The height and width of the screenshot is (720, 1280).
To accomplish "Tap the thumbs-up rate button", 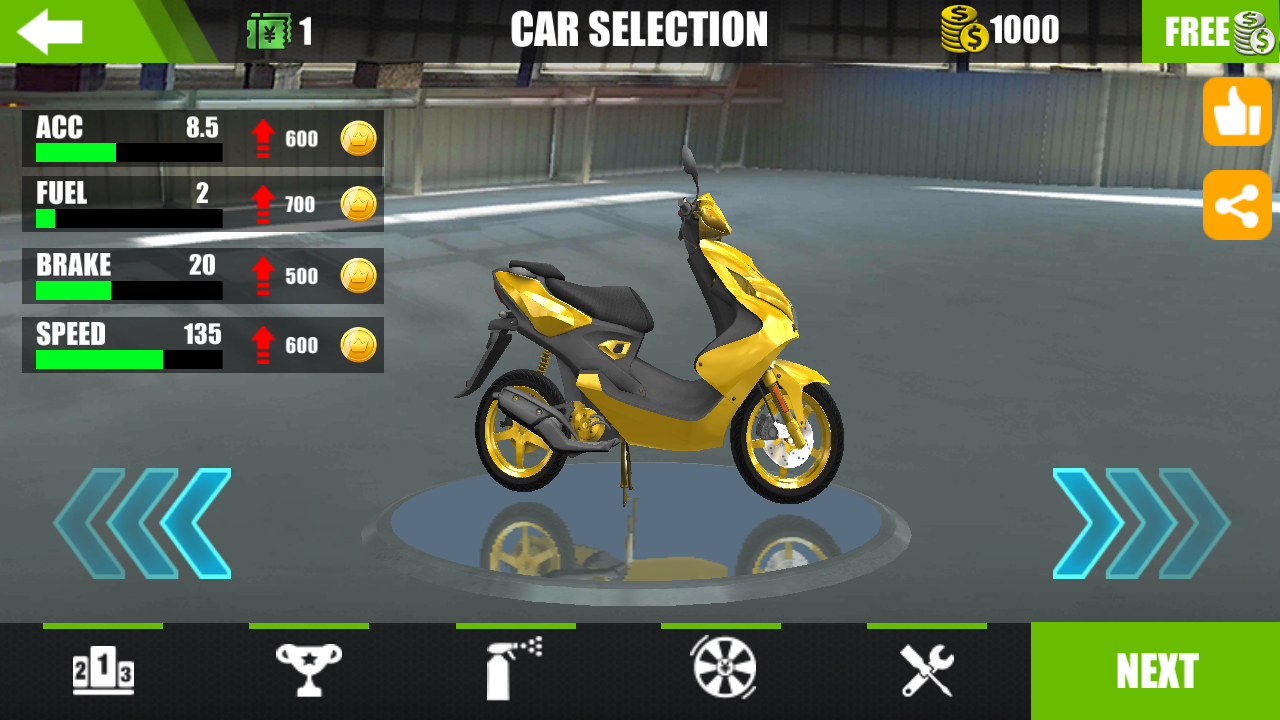I will (x=1237, y=112).
